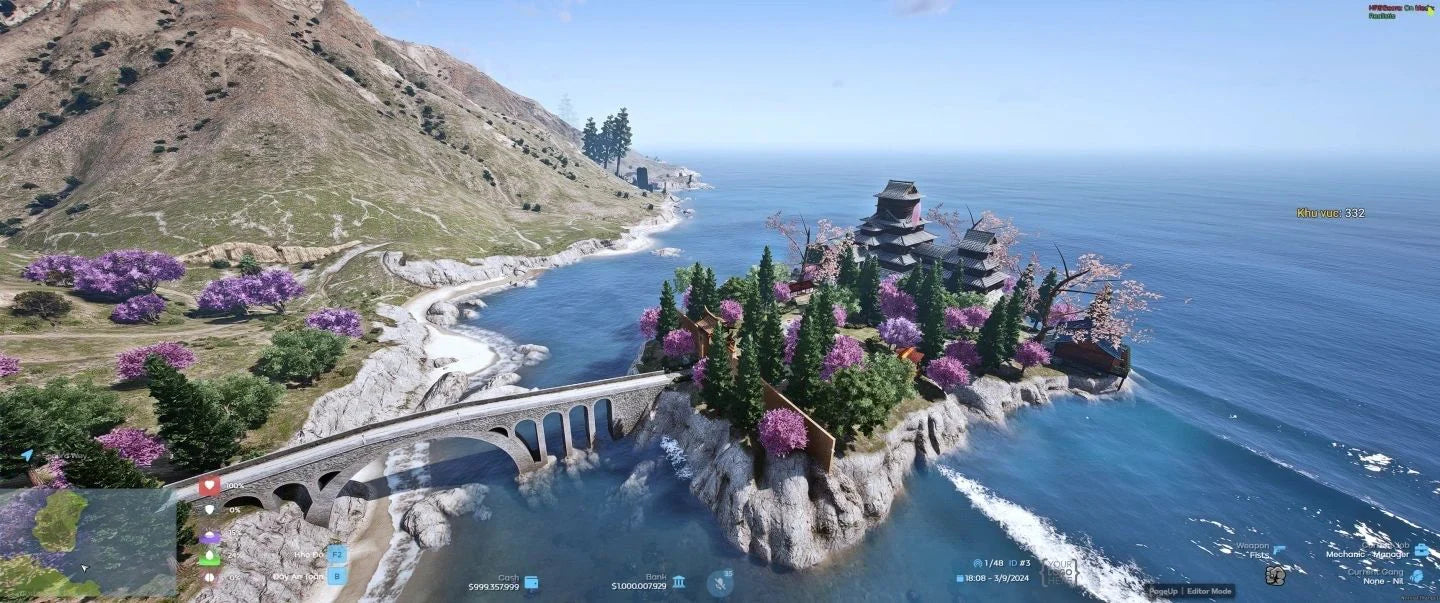Open the Bank building icon
The width and height of the screenshot is (1440, 603).
679,582
